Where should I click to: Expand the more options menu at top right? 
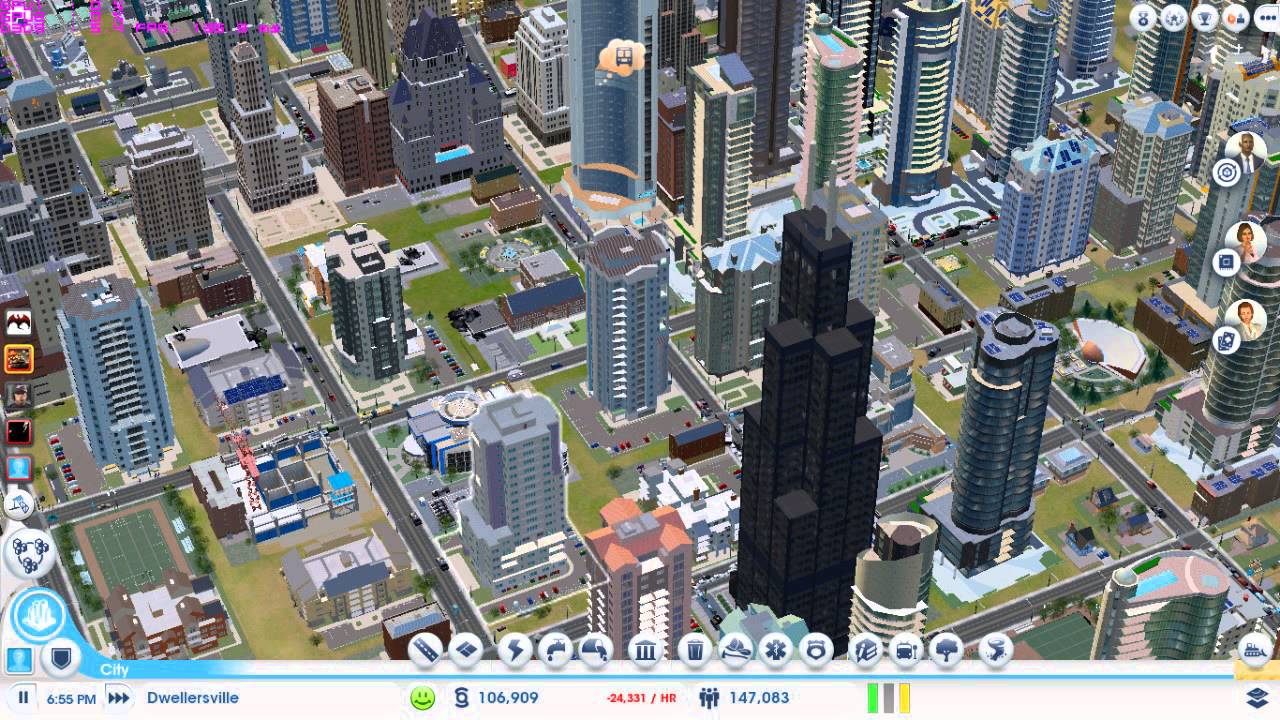pyautogui.click(x=1267, y=17)
